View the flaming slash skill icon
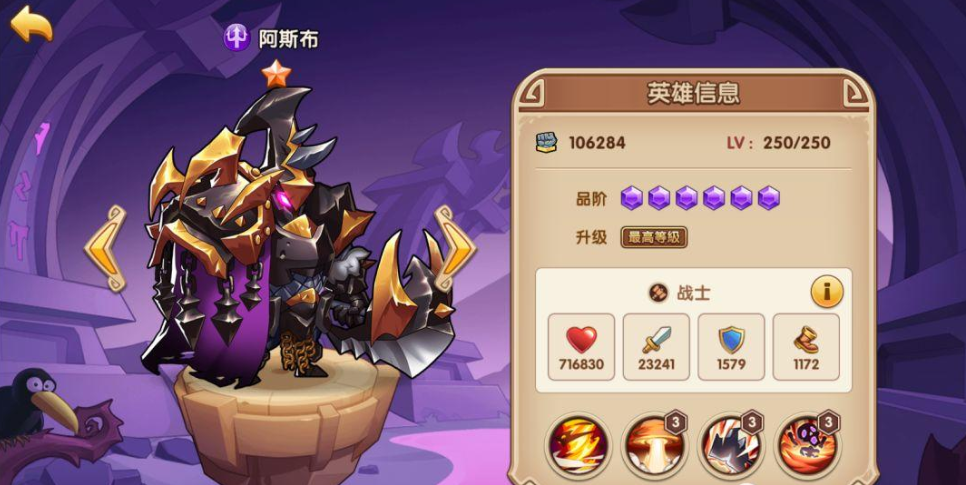Viewport: 966px width, 485px height. point(578,446)
